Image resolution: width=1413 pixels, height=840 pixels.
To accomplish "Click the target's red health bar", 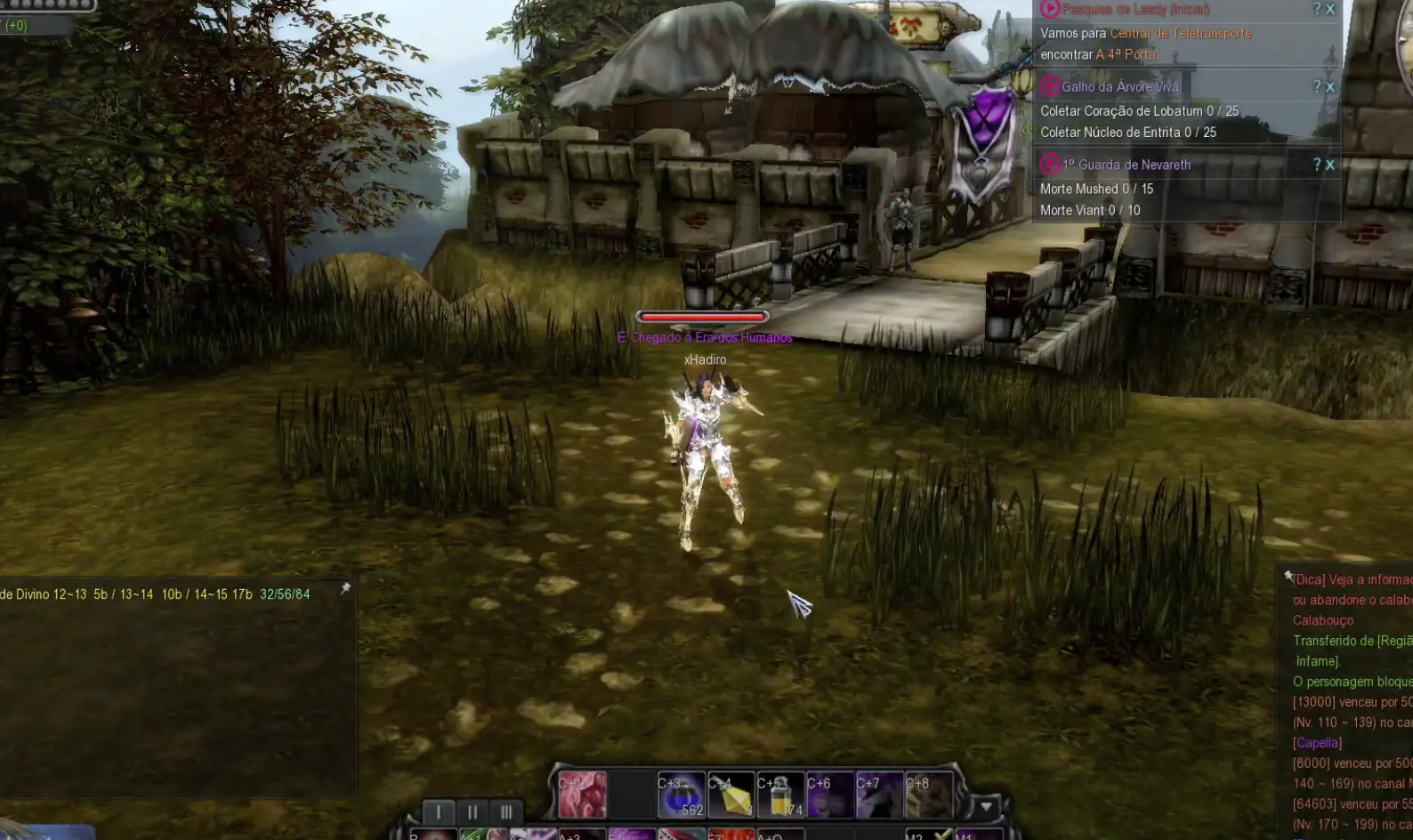I will (701, 314).
